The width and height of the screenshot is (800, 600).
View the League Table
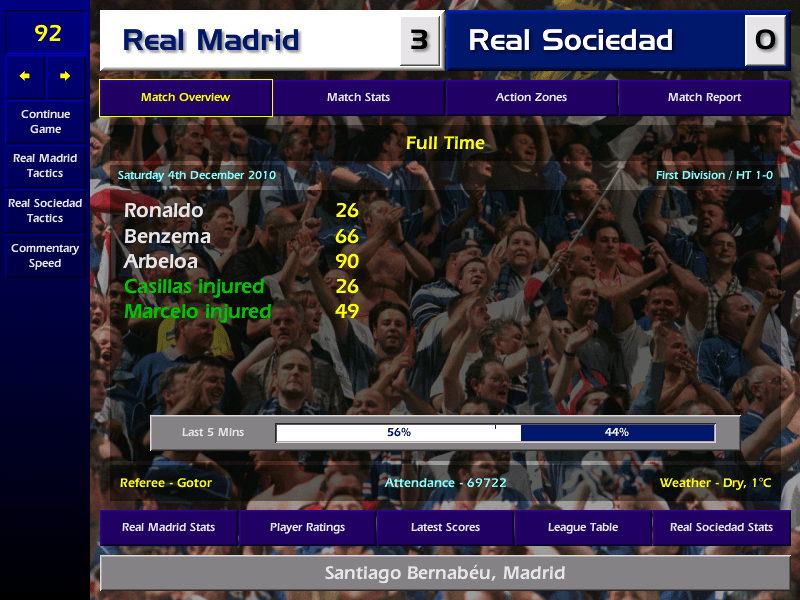(x=583, y=527)
